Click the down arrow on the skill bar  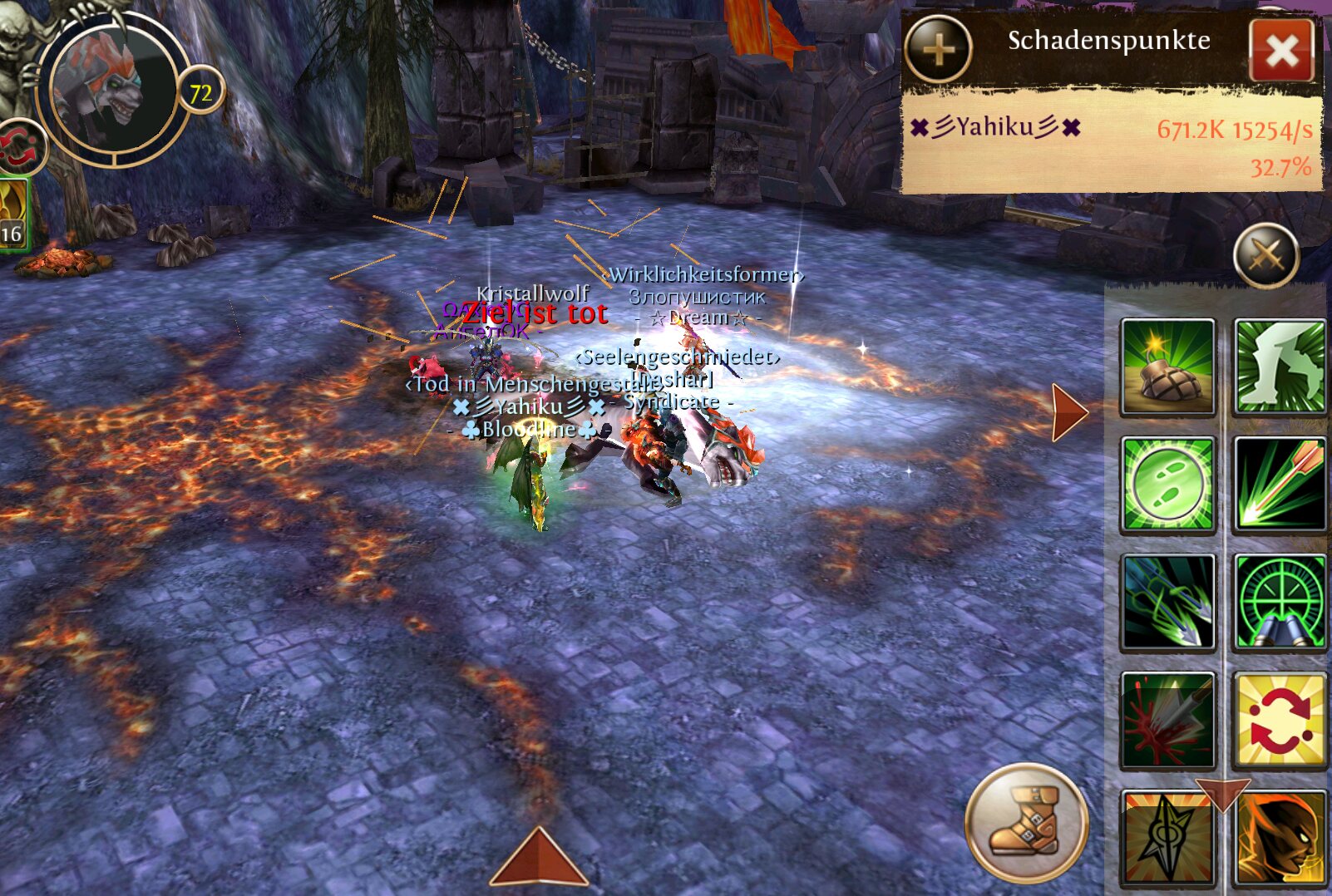click(x=1222, y=794)
